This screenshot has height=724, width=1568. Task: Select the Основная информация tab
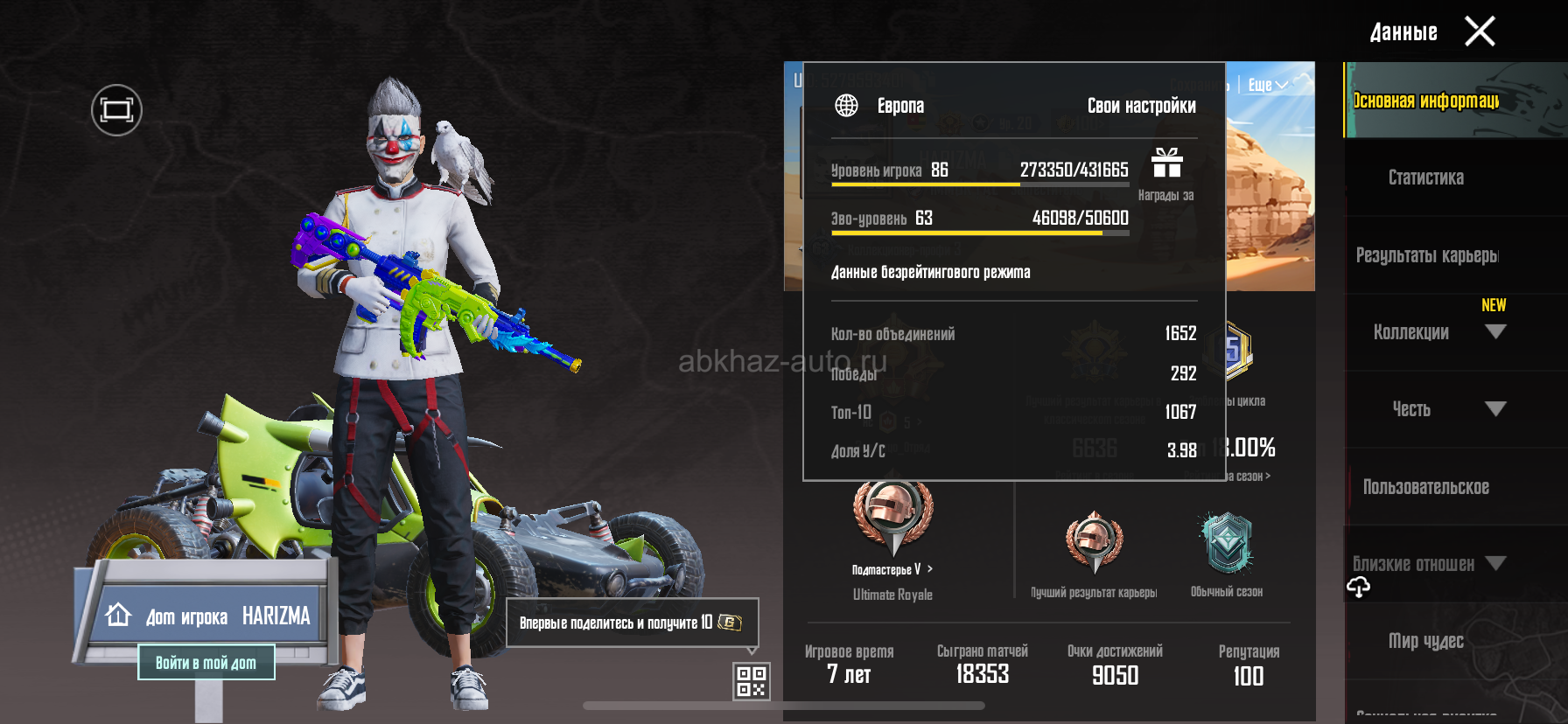coord(1425,101)
